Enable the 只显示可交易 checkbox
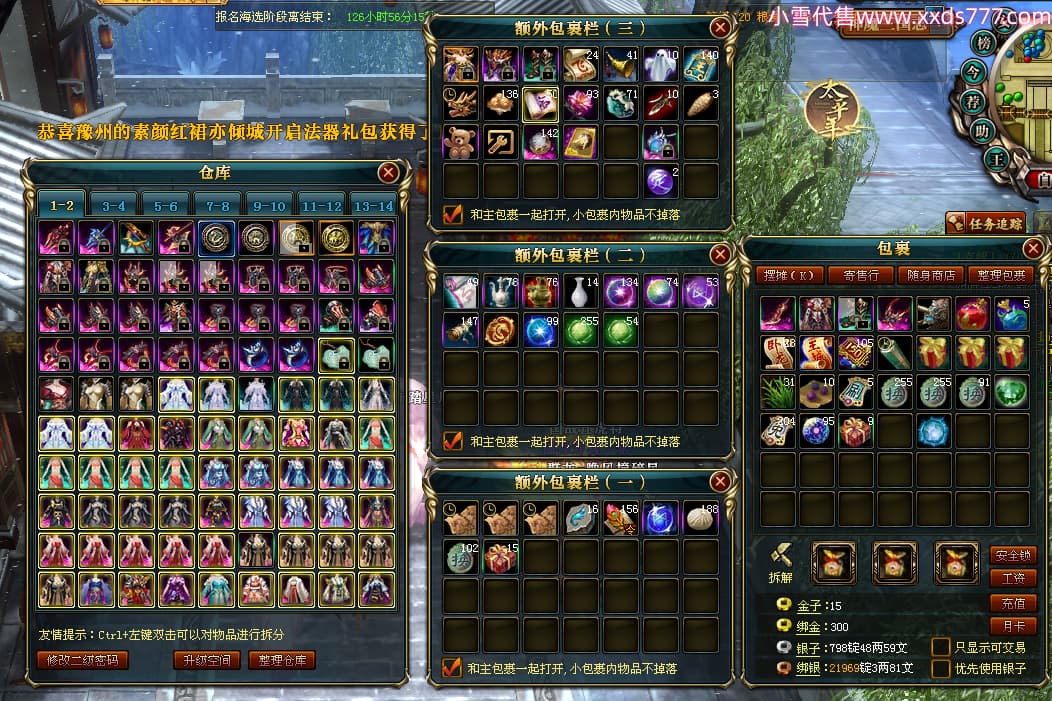Screen dimensions: 1052x701 [940, 647]
